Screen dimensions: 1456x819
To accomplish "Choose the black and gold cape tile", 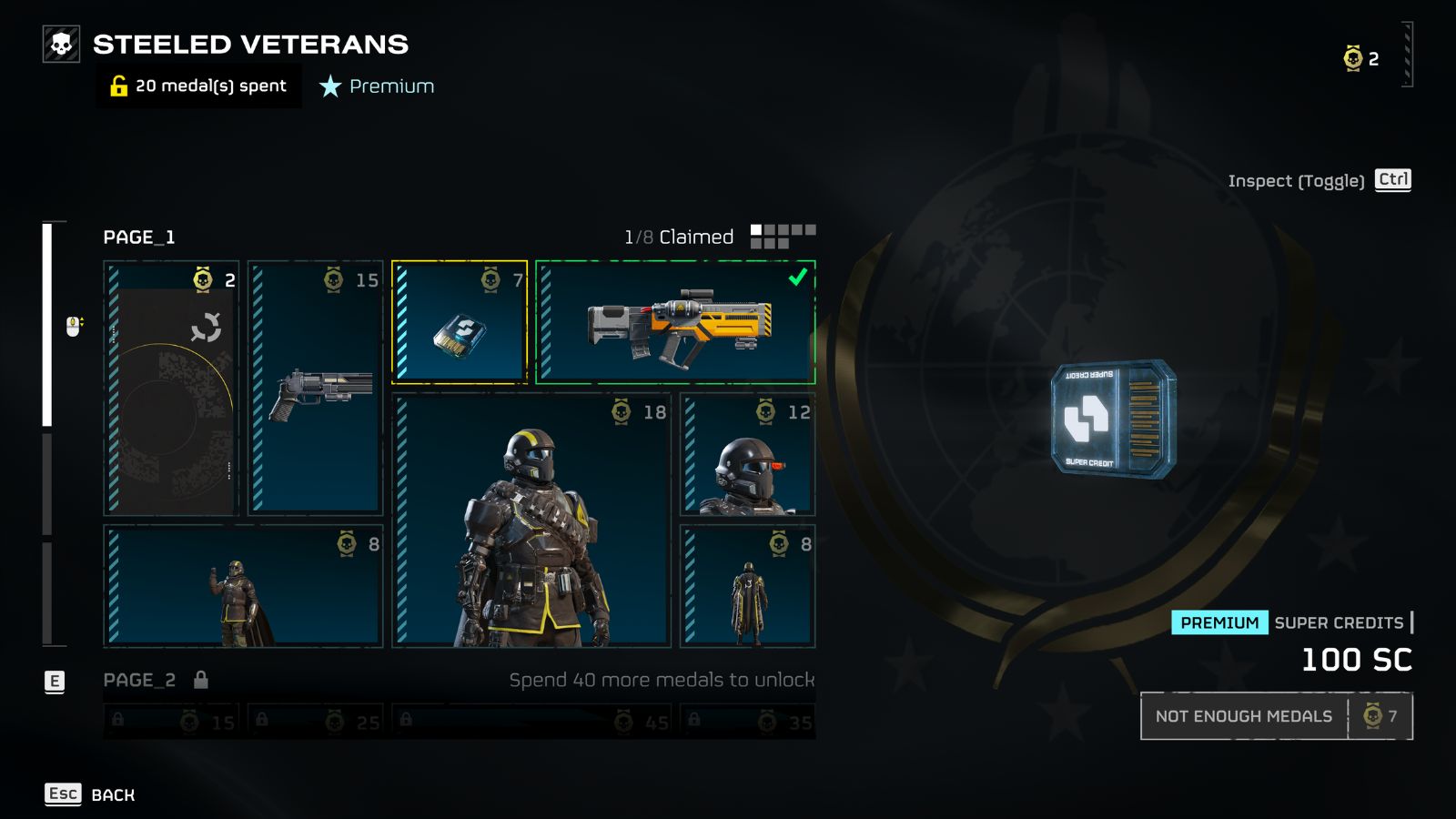I will (748, 586).
